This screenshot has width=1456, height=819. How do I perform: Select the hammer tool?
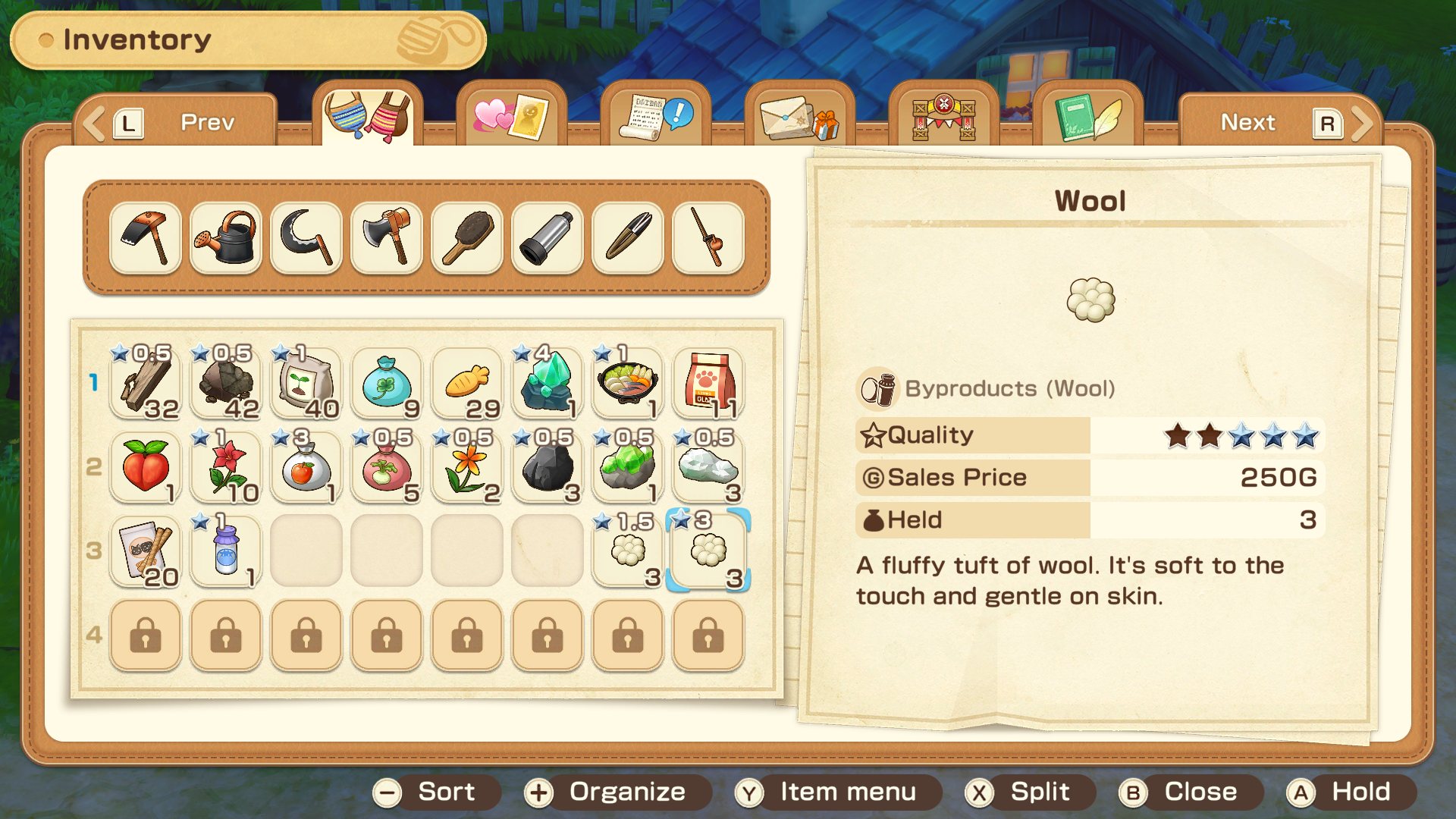click(x=145, y=238)
